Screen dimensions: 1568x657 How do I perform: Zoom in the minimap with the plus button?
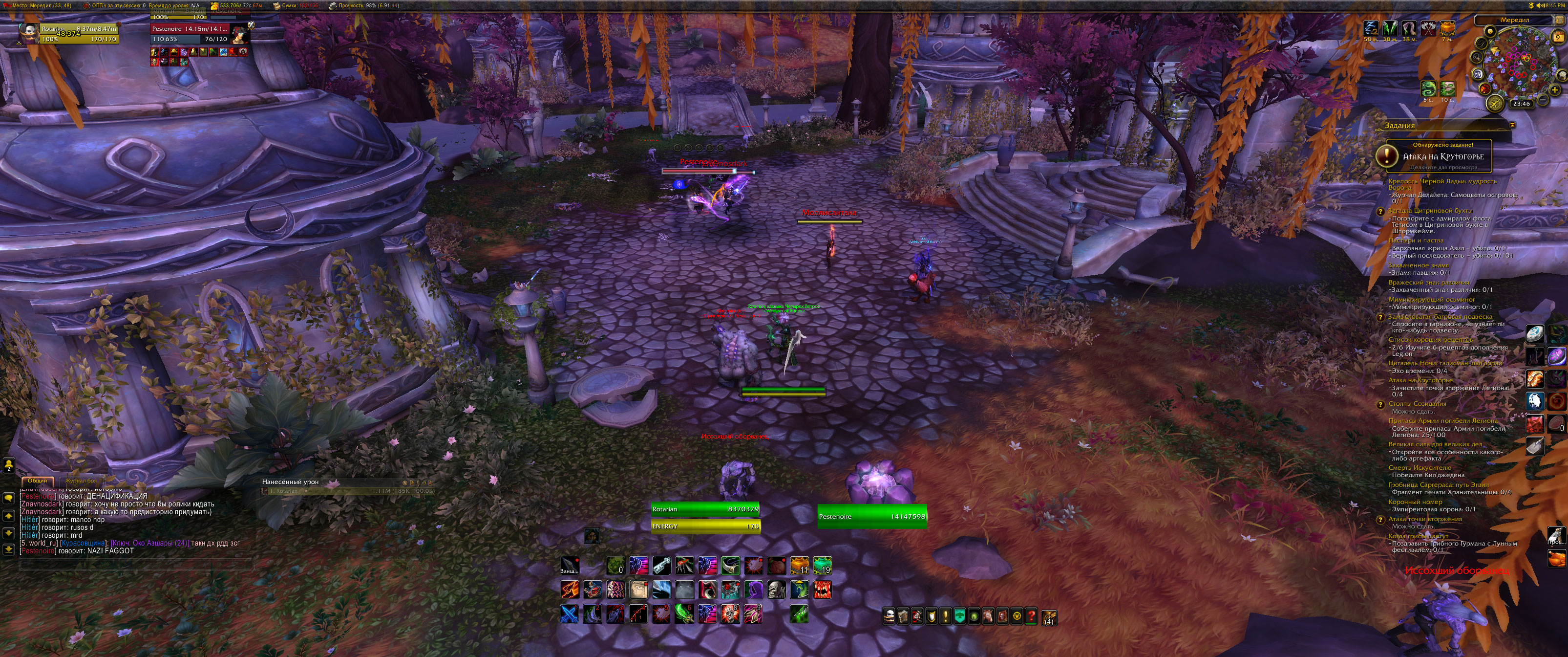coord(1555,90)
